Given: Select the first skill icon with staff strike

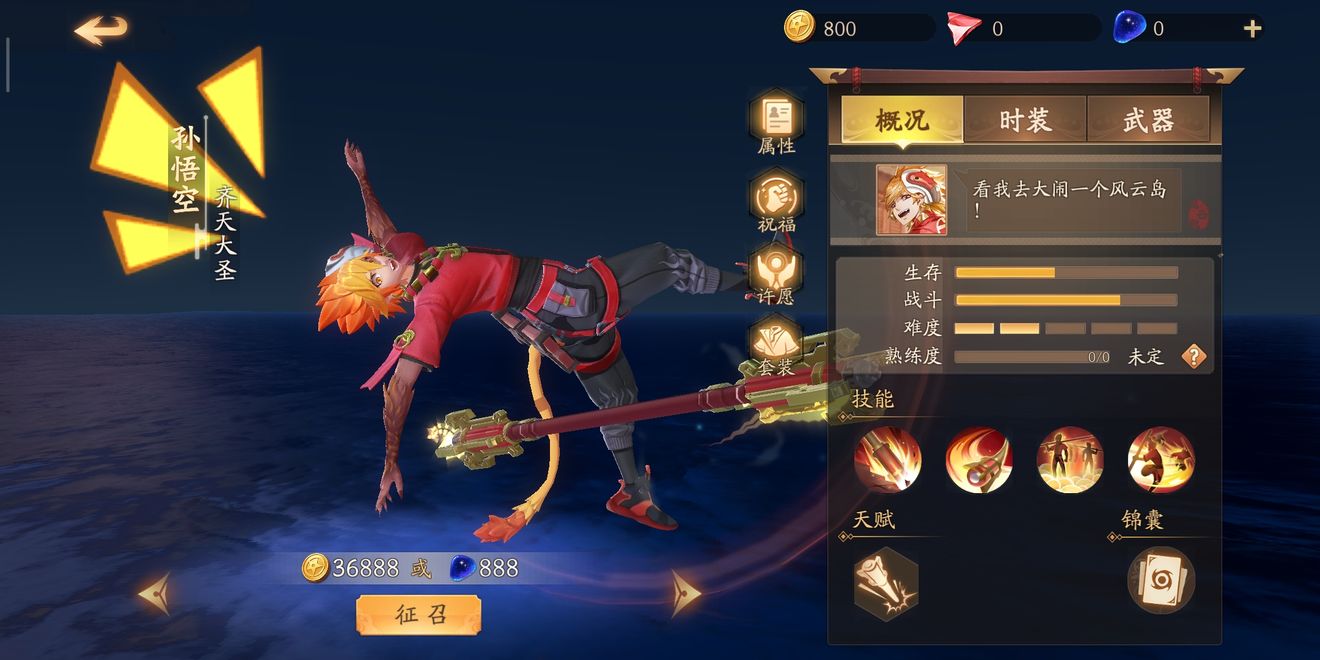Looking at the screenshot, I should pos(887,460).
